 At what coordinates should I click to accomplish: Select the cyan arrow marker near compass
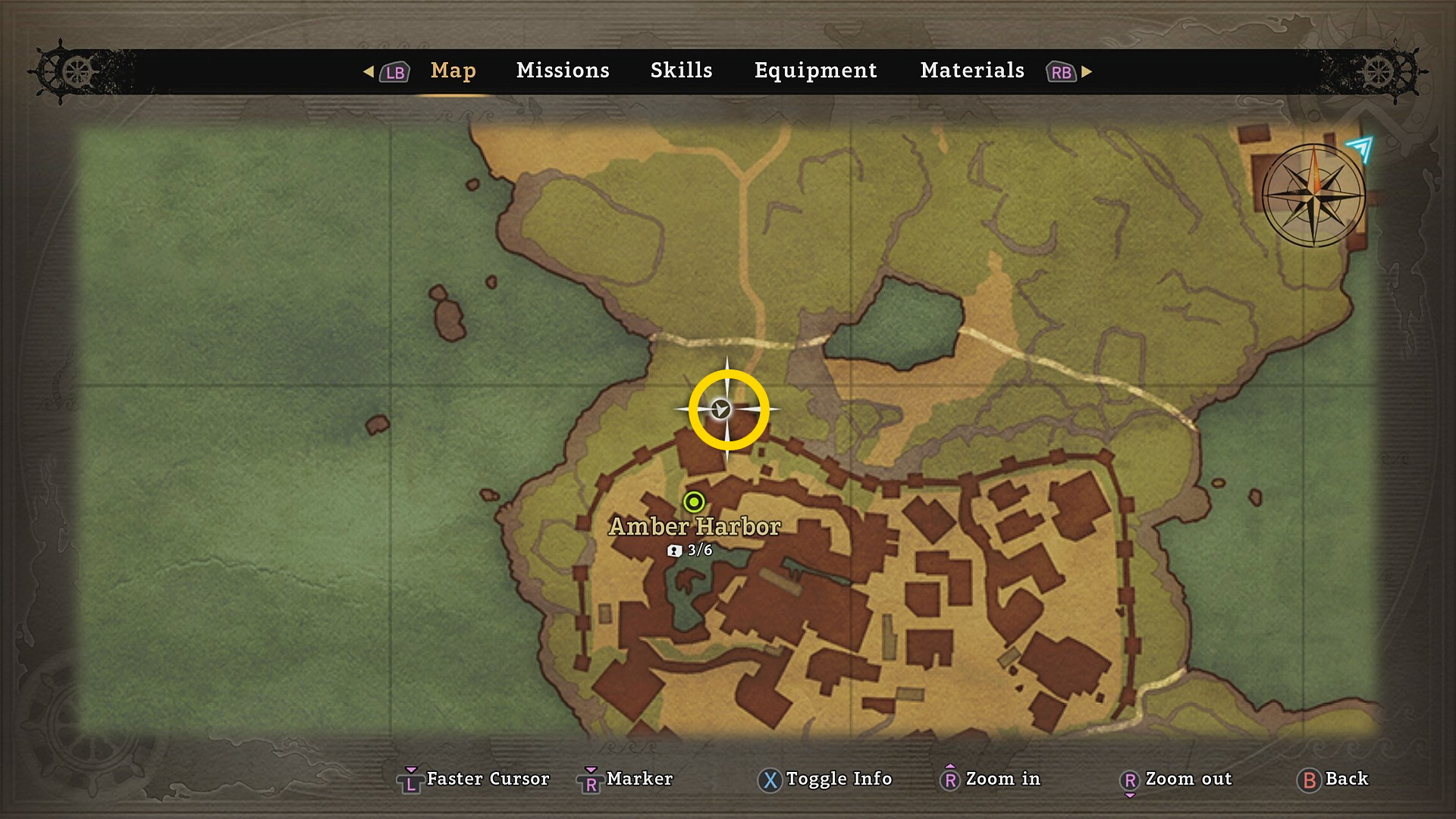pos(1360,147)
